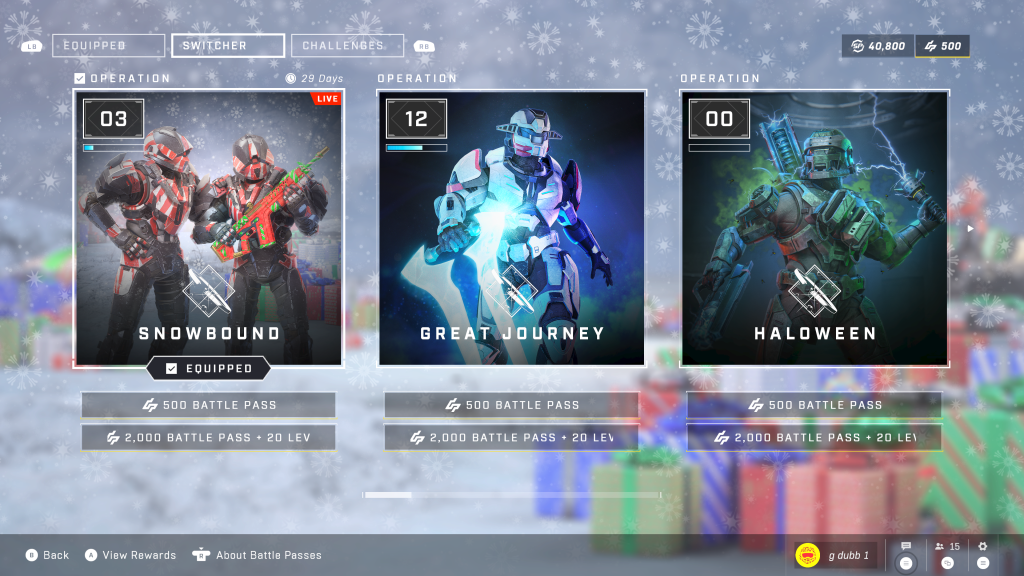Buy the 500 Battle Pass for Haloween
Screen dimensions: 1024x576
point(814,405)
